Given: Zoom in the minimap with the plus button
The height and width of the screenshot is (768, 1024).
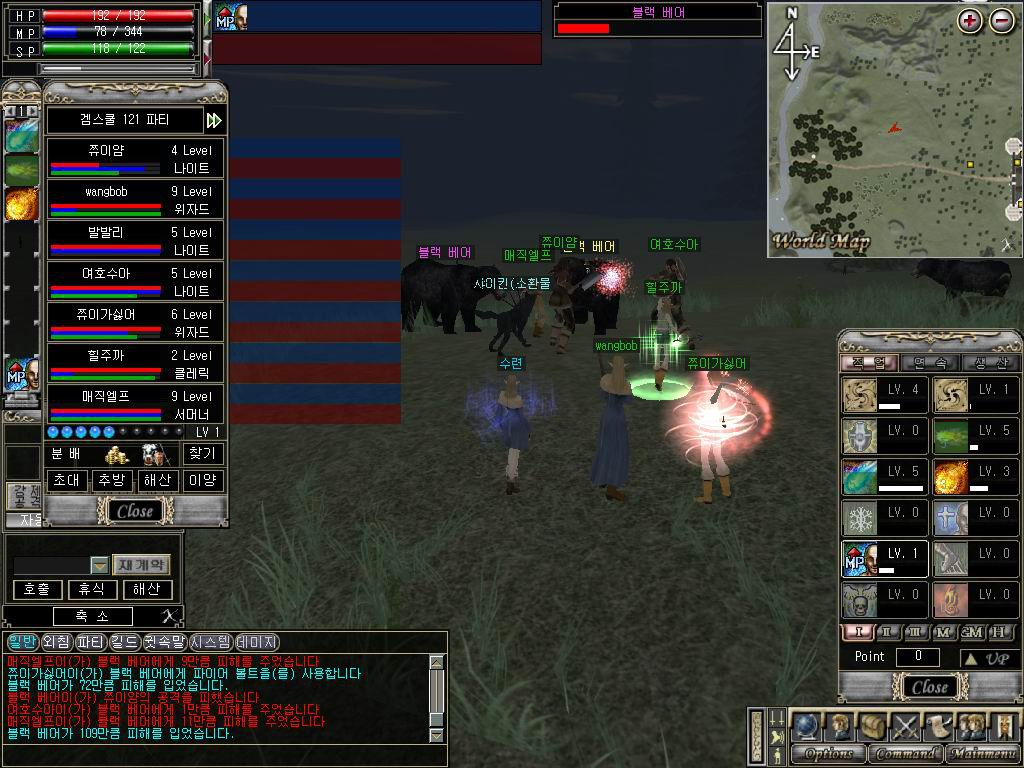Looking at the screenshot, I should [x=970, y=21].
